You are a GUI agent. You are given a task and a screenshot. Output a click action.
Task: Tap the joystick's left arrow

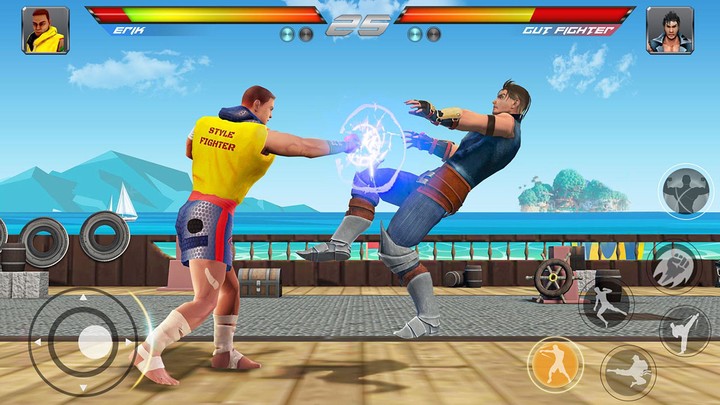click(x=38, y=341)
